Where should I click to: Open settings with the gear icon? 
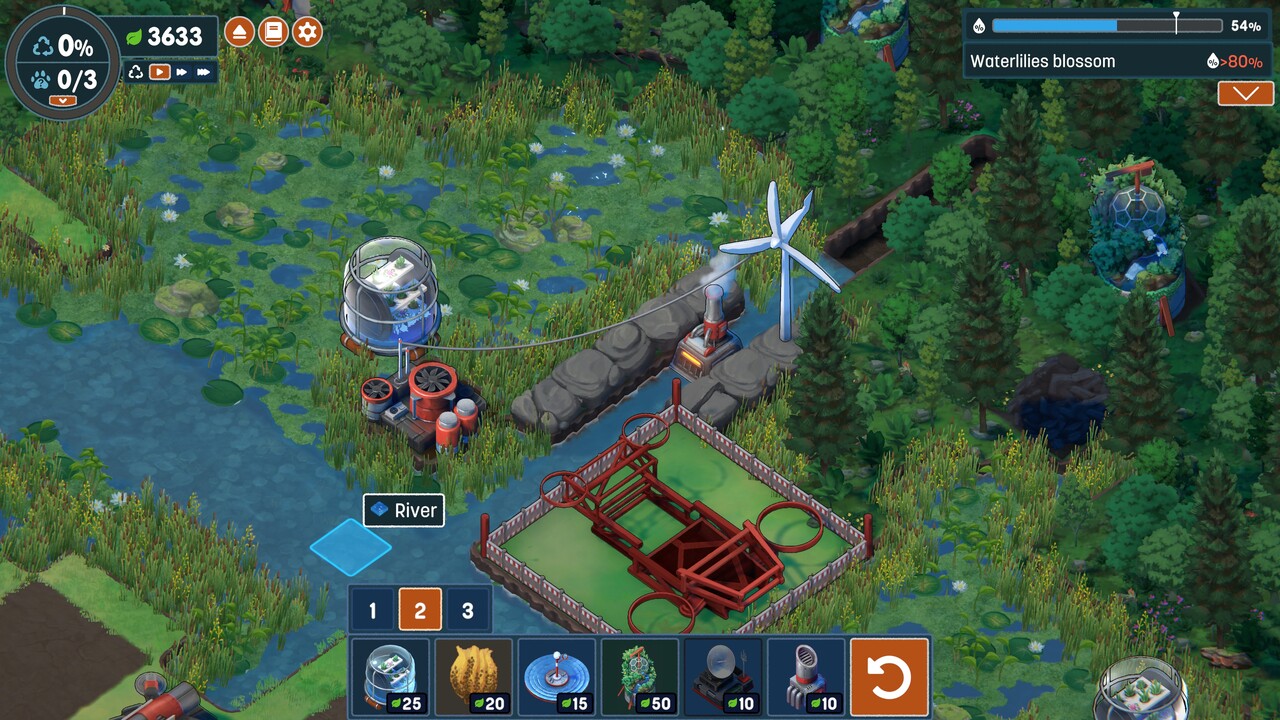pyautogui.click(x=307, y=32)
